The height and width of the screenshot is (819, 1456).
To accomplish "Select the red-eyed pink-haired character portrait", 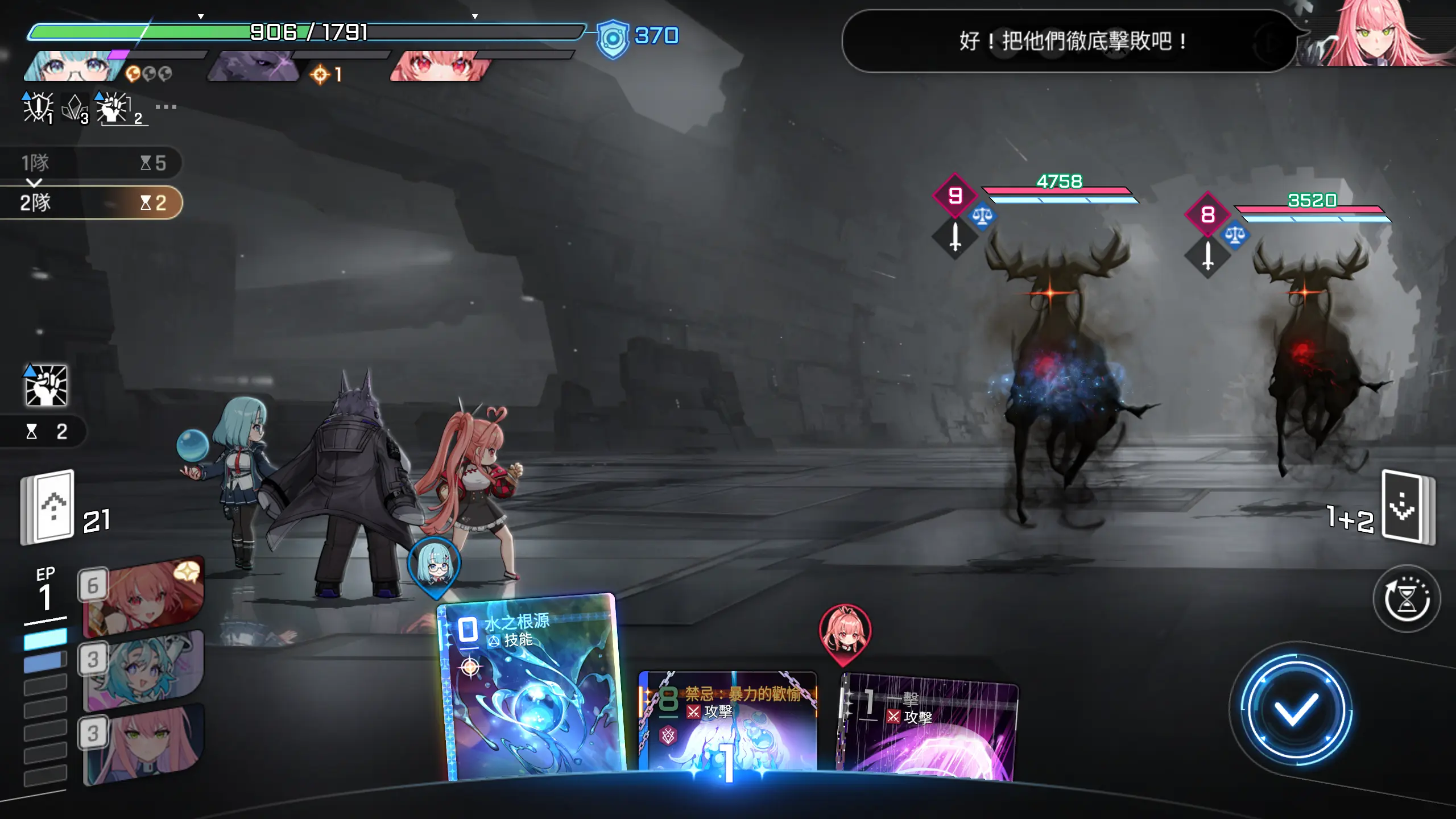I will pos(438,66).
